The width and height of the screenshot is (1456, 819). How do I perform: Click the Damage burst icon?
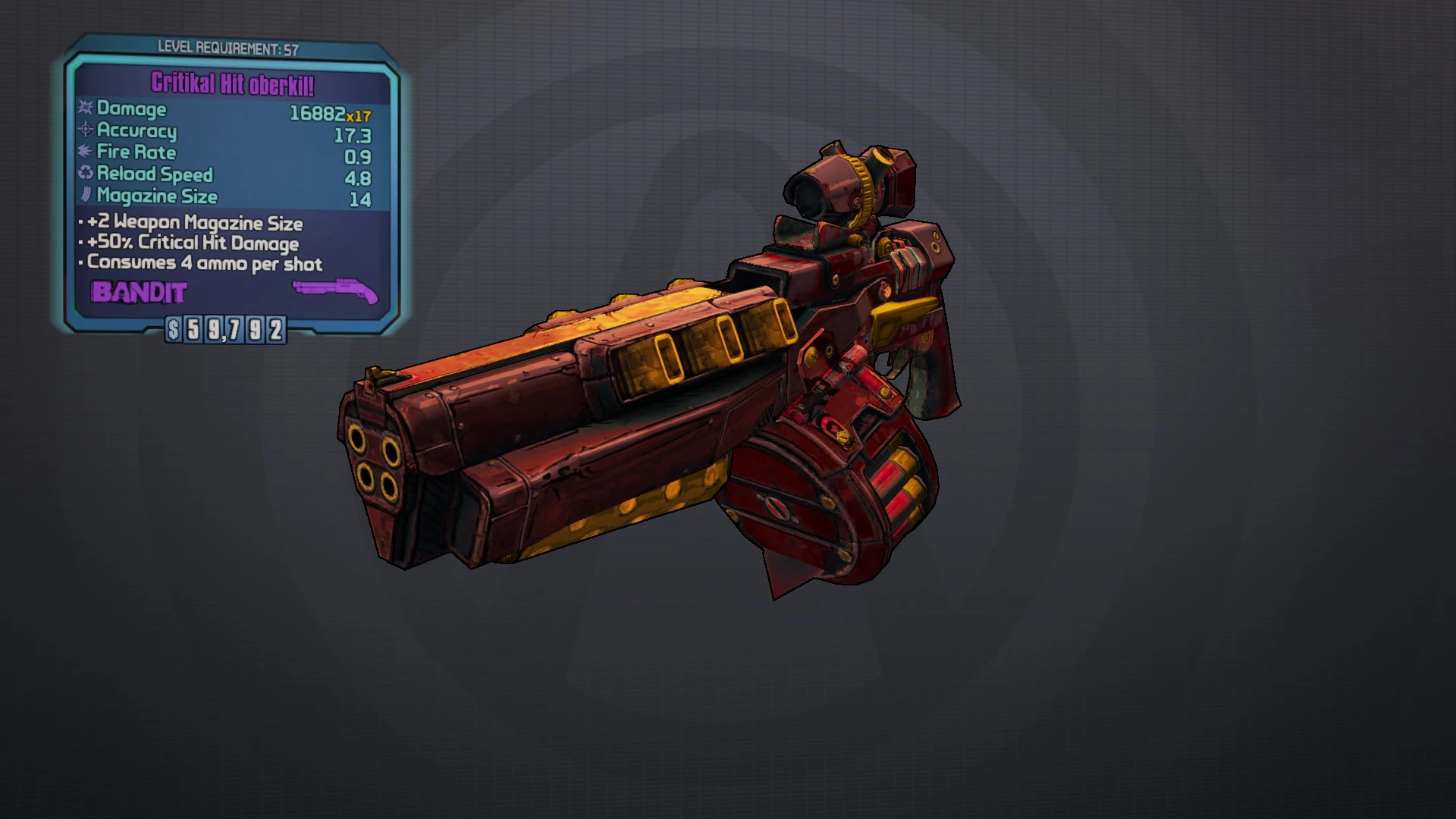click(83, 109)
